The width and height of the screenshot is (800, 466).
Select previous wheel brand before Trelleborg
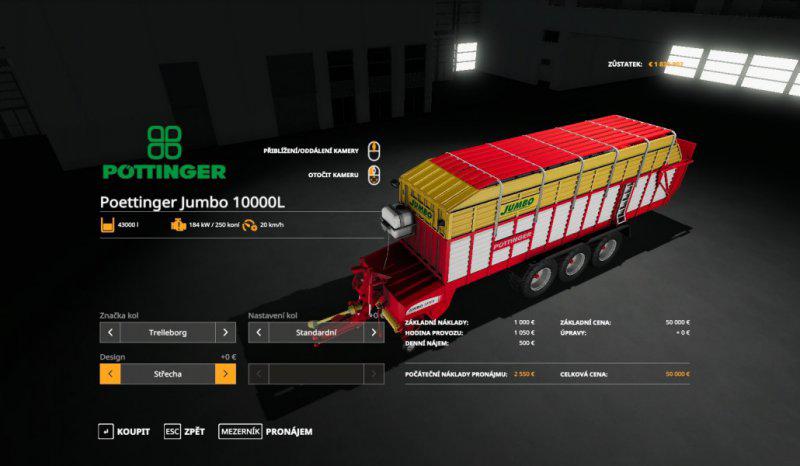click(109, 332)
